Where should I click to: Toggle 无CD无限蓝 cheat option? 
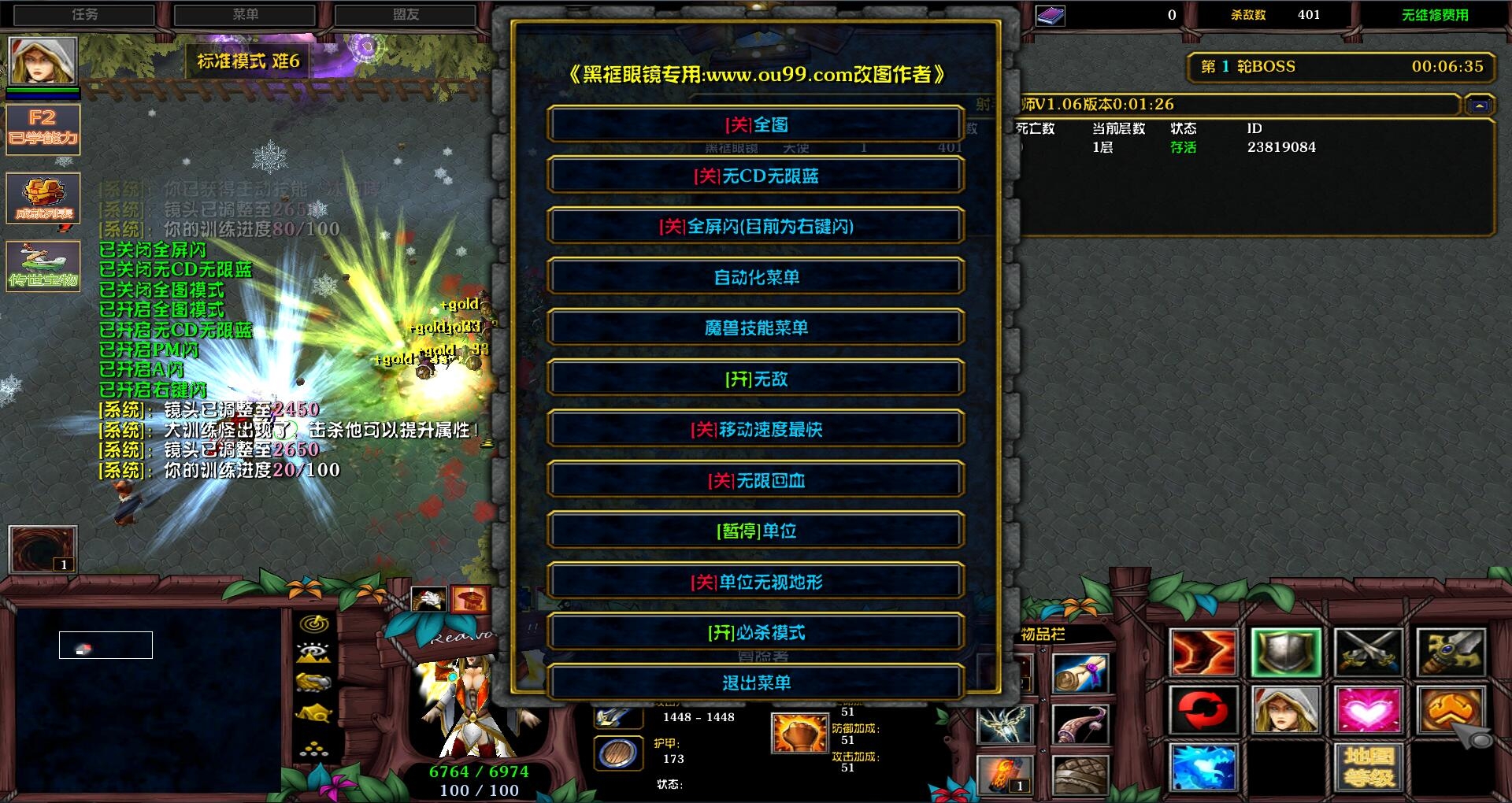pyautogui.click(x=756, y=176)
